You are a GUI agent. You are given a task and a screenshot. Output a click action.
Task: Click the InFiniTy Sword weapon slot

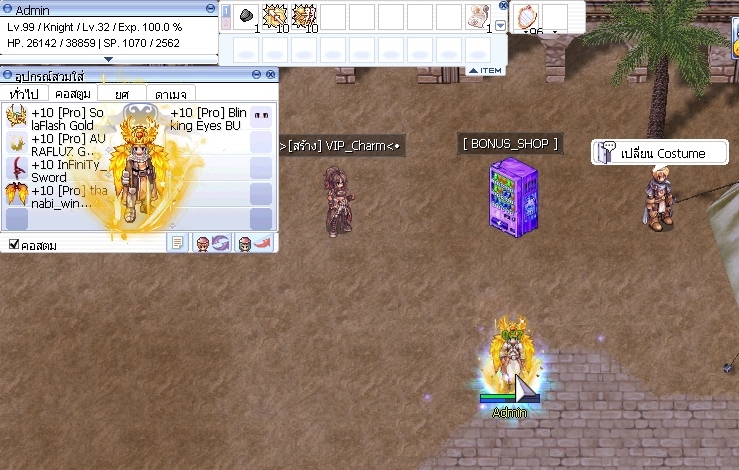coord(16,168)
